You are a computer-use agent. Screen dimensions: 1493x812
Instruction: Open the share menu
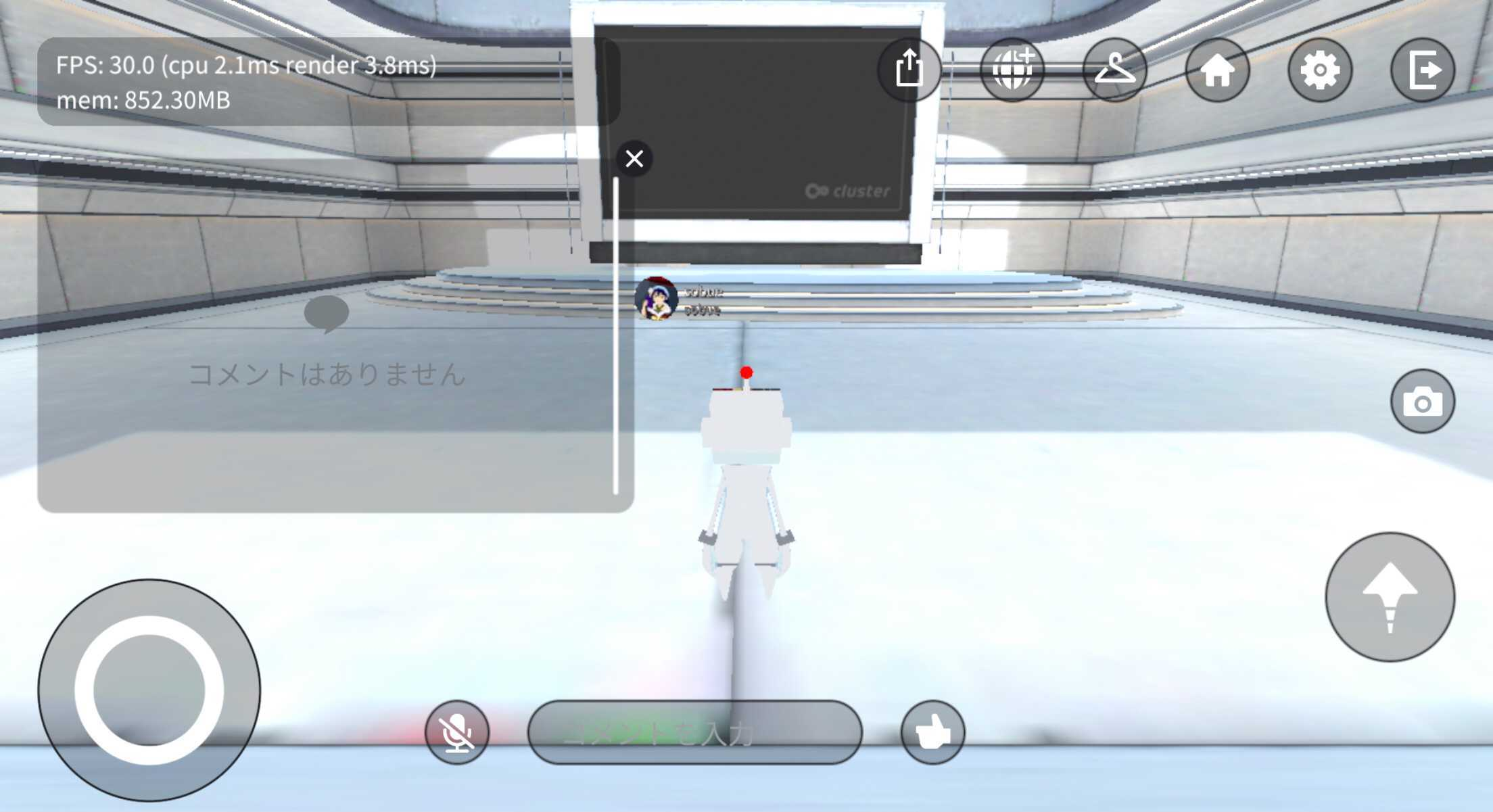(909, 70)
